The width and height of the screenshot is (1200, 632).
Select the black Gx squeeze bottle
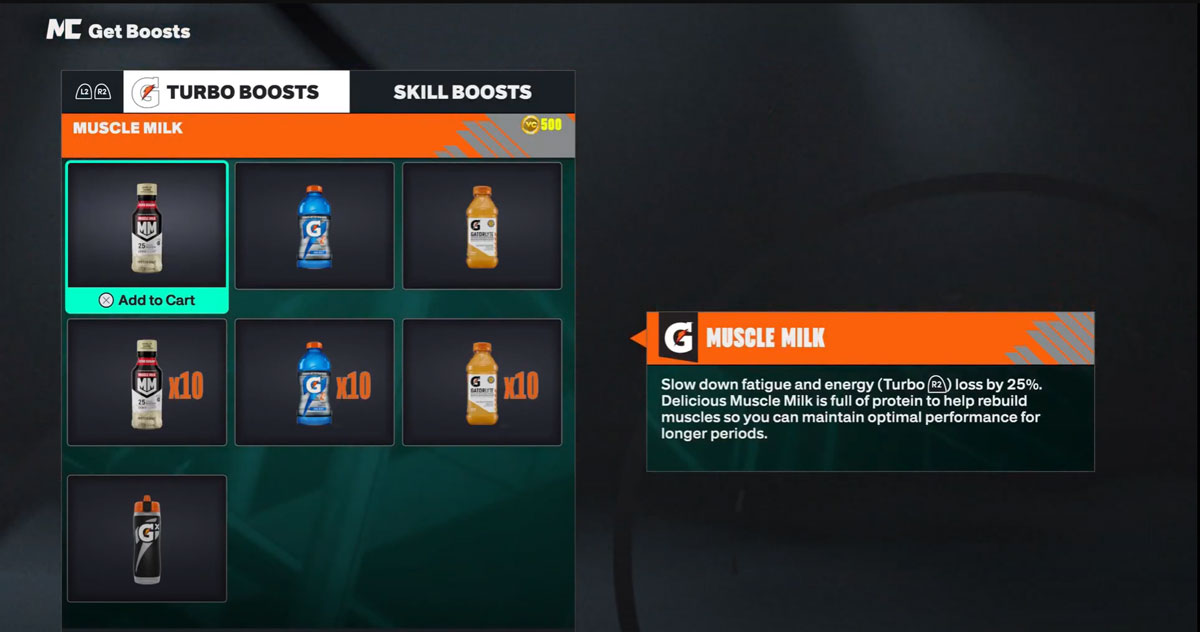click(x=147, y=538)
